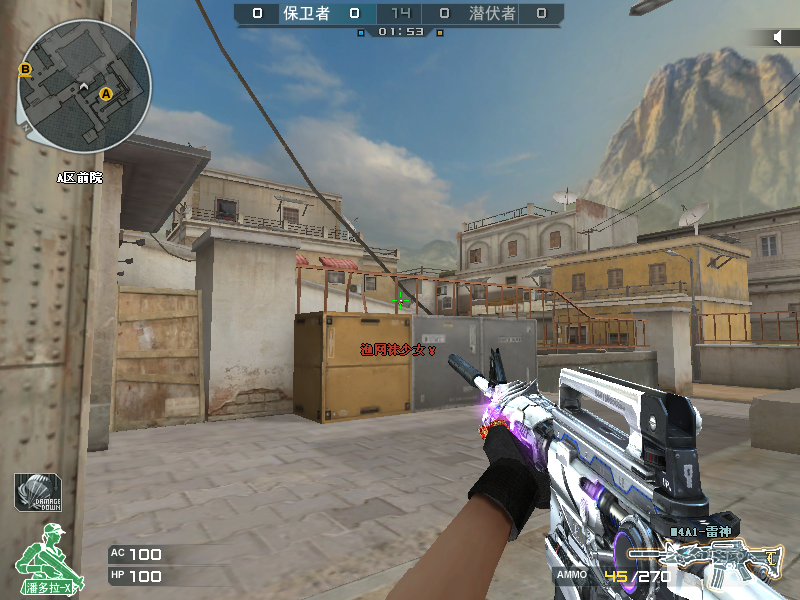
Task: Click the B bomb site marker on minimap
Action: (x=26, y=69)
